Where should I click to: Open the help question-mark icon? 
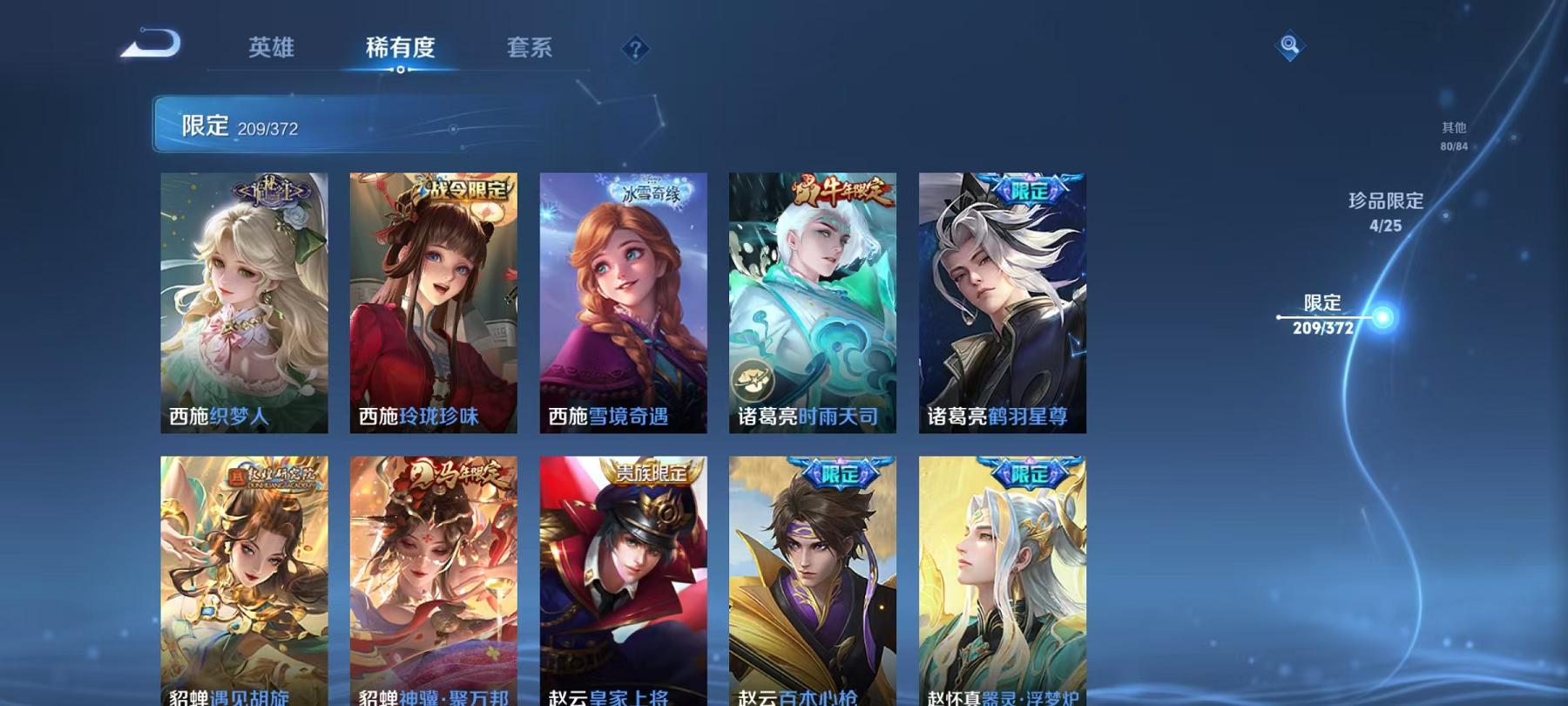click(x=635, y=49)
